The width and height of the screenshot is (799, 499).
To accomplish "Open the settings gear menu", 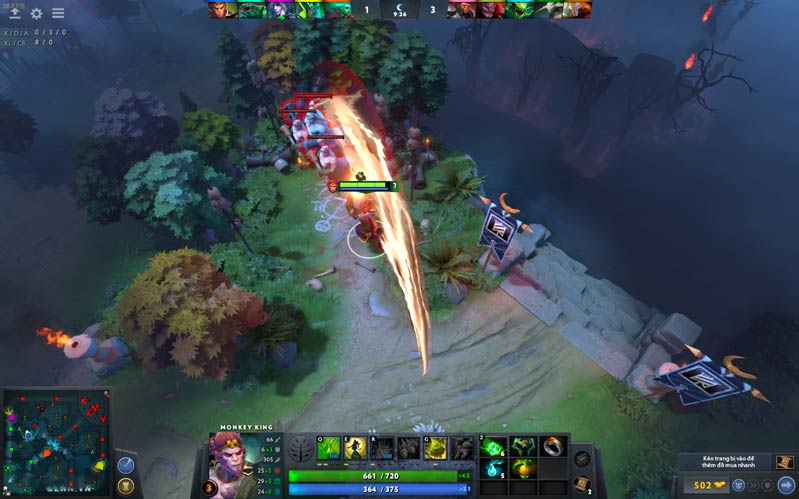I will (x=37, y=14).
